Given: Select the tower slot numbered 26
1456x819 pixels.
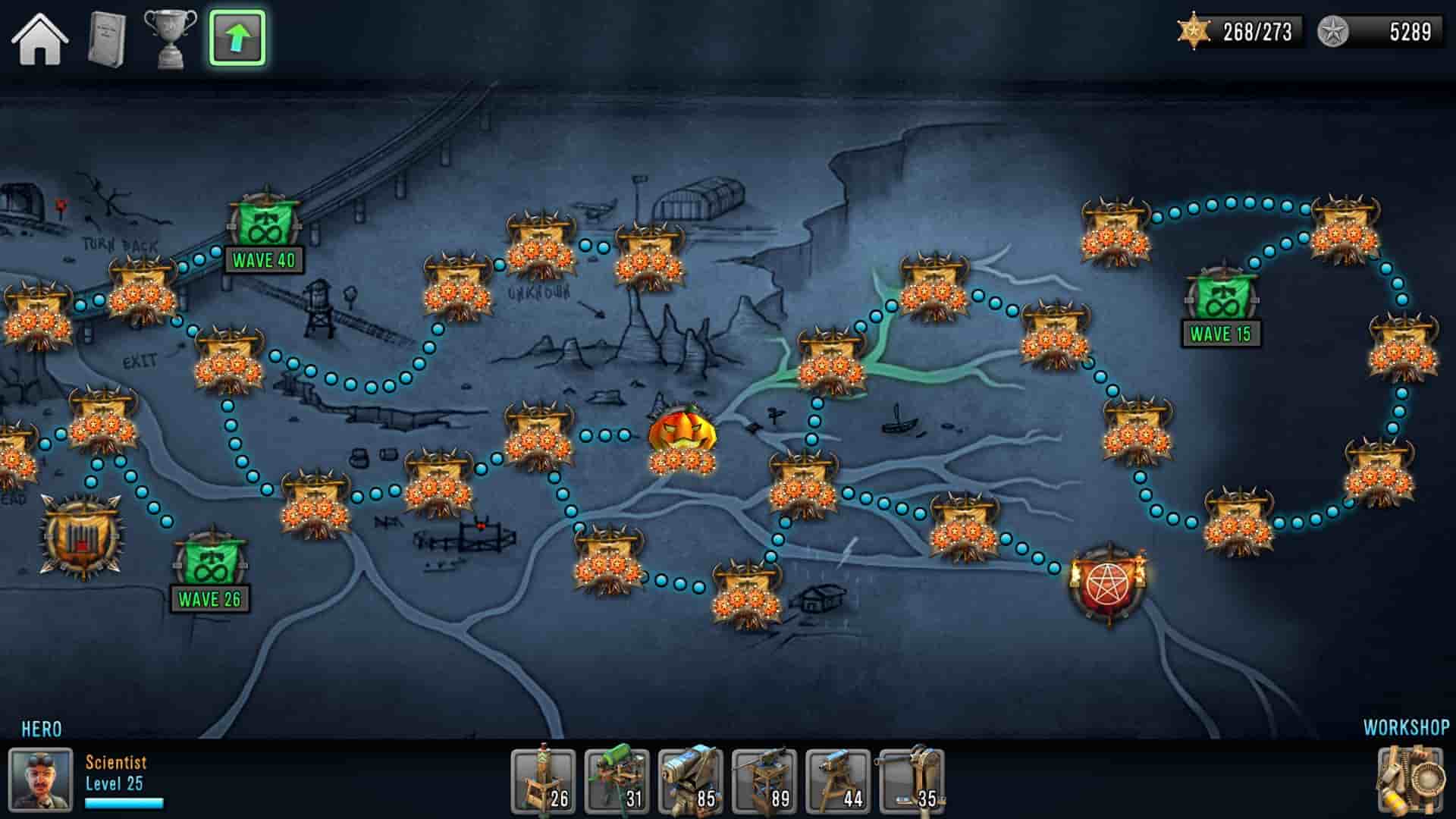Looking at the screenshot, I should 543,781.
